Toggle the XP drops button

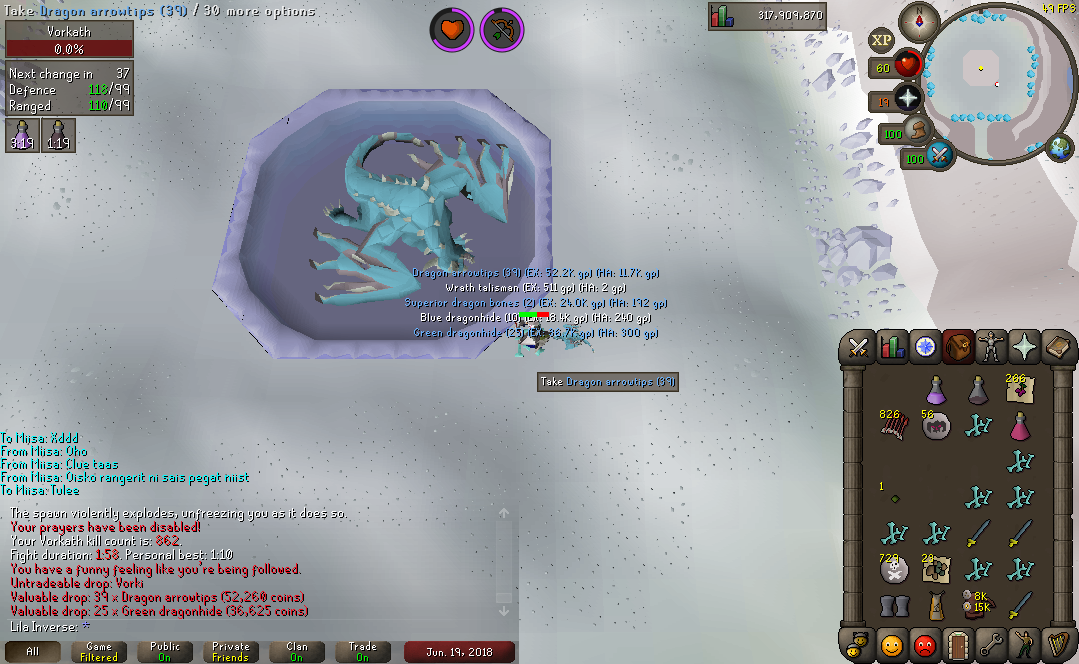(x=881, y=40)
